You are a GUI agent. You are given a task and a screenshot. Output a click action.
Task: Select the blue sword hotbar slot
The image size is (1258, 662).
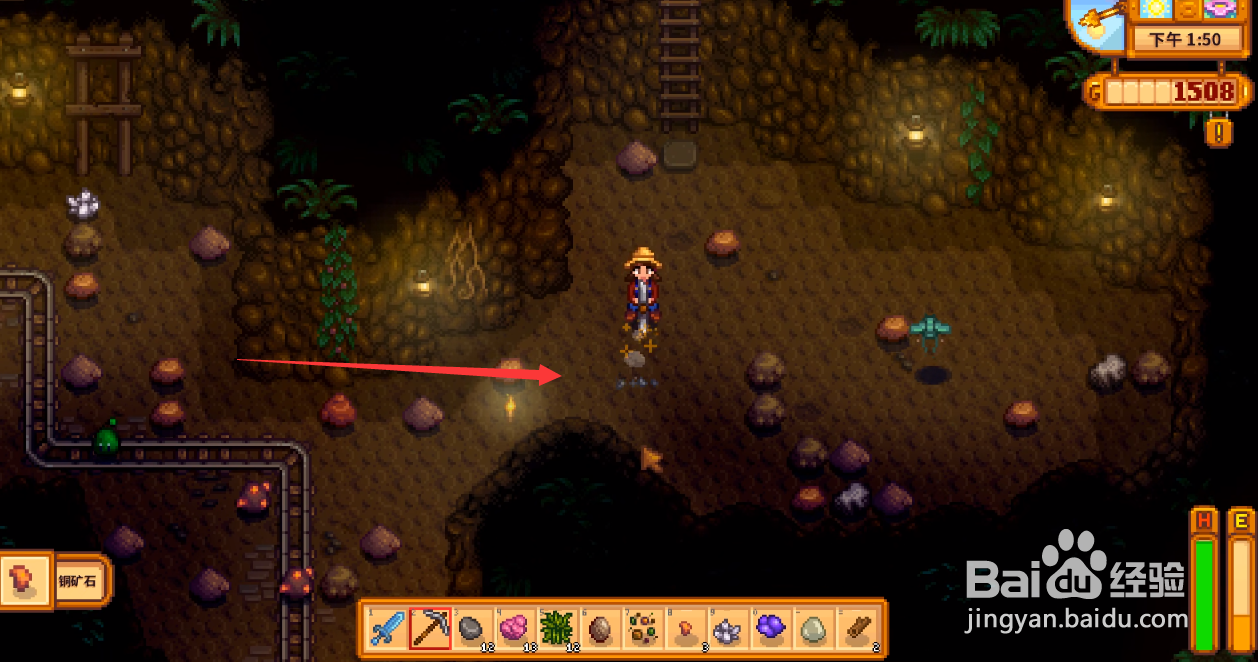pyautogui.click(x=387, y=629)
